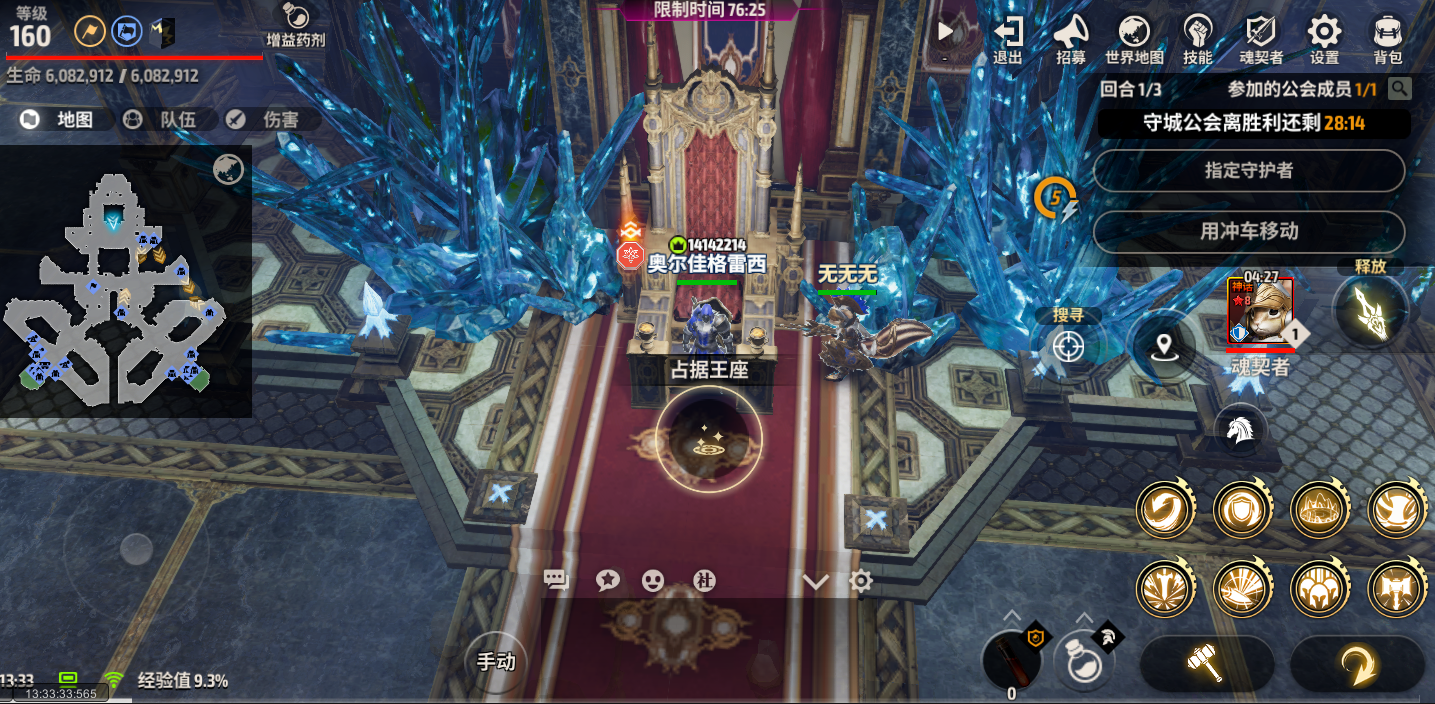Choose 用冲车移动 button
Viewport: 1435px width, 704px height.
[1248, 231]
